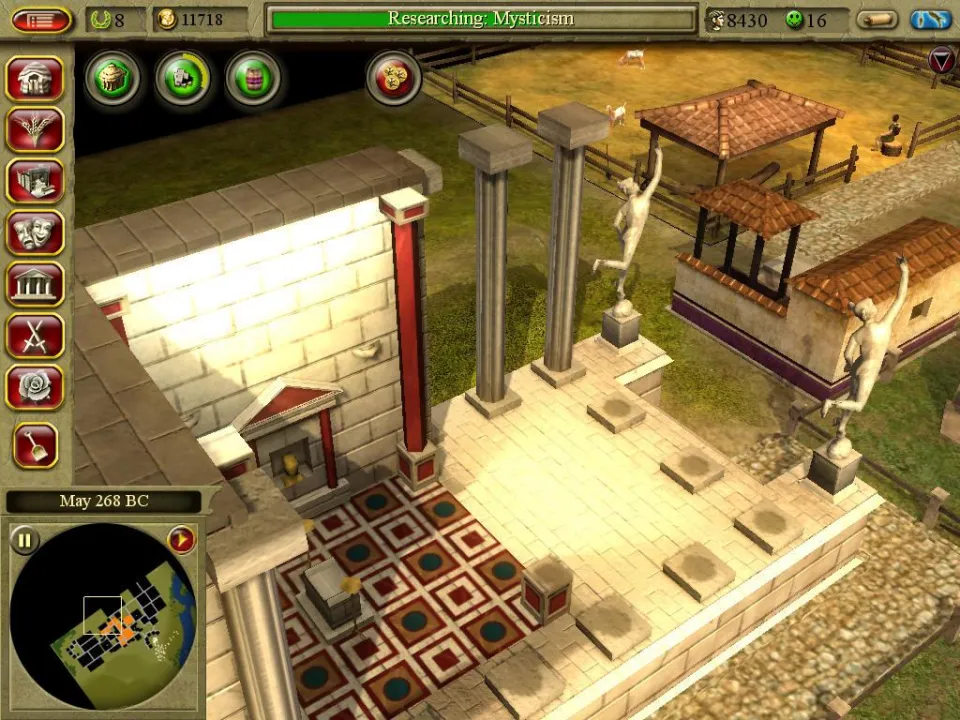Click the green barrel notification icon
This screenshot has width=960, height=720.
coord(252,78)
